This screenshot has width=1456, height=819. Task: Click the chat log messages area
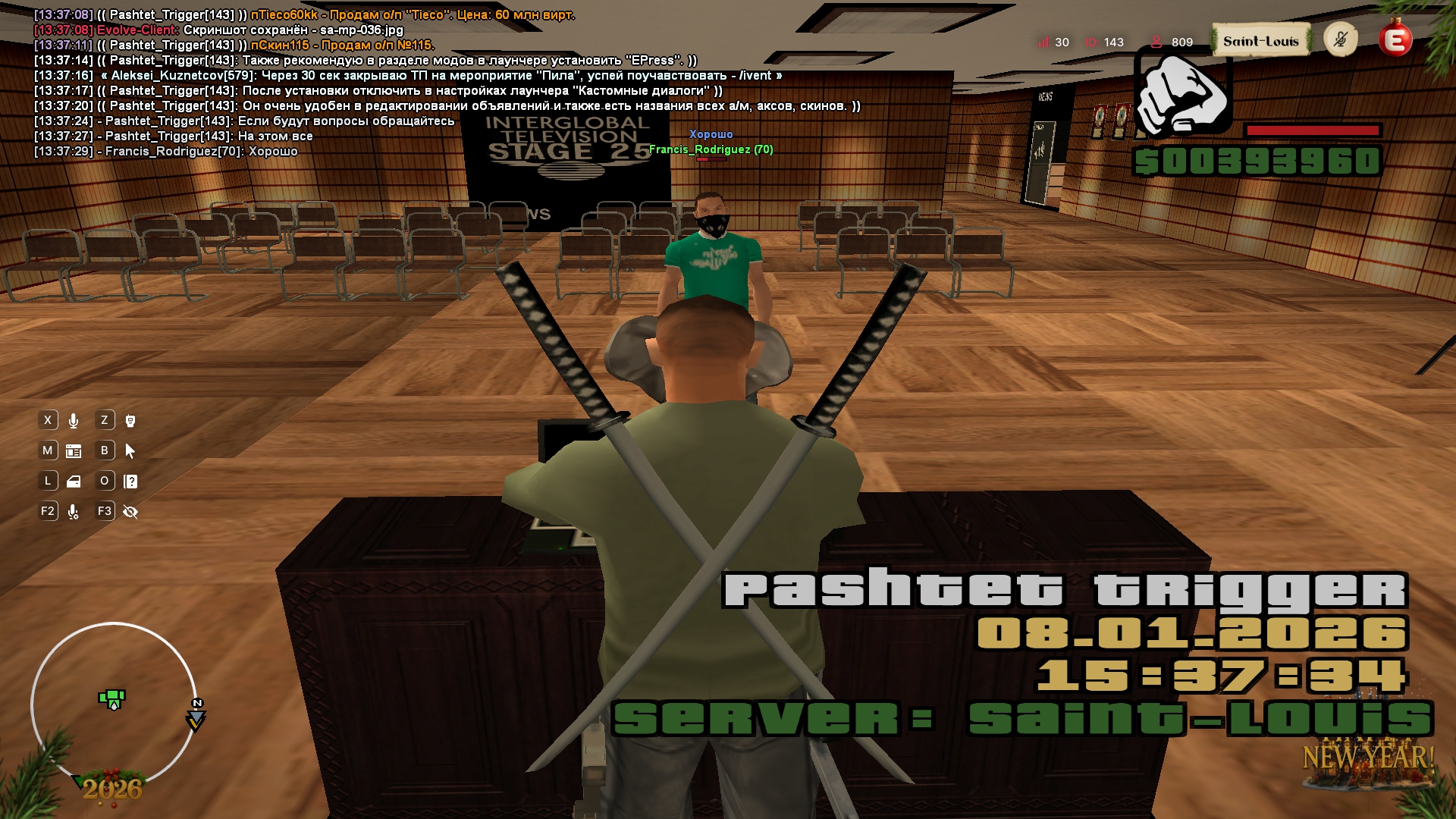[x=379, y=83]
